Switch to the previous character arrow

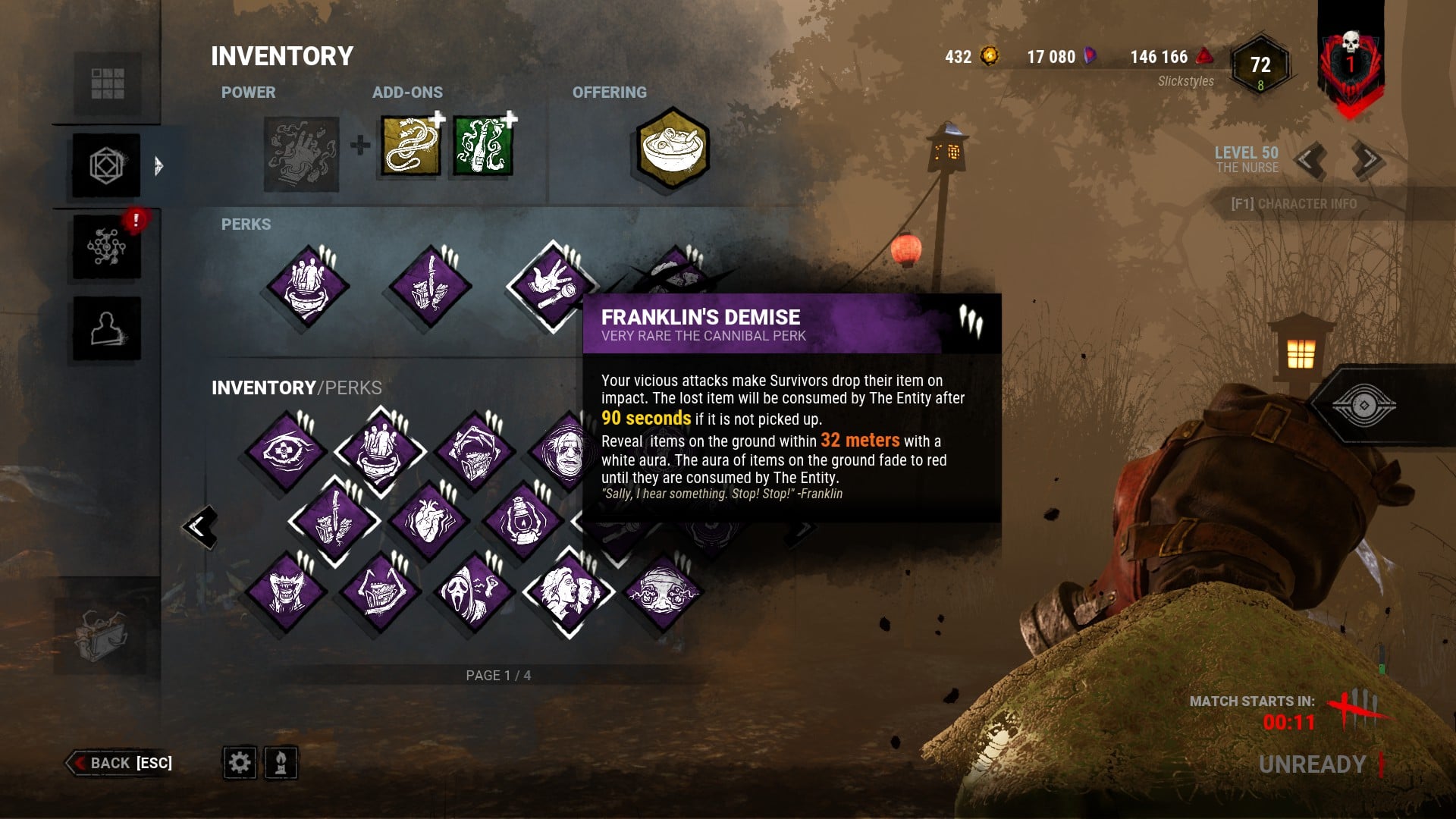pyautogui.click(x=1310, y=159)
